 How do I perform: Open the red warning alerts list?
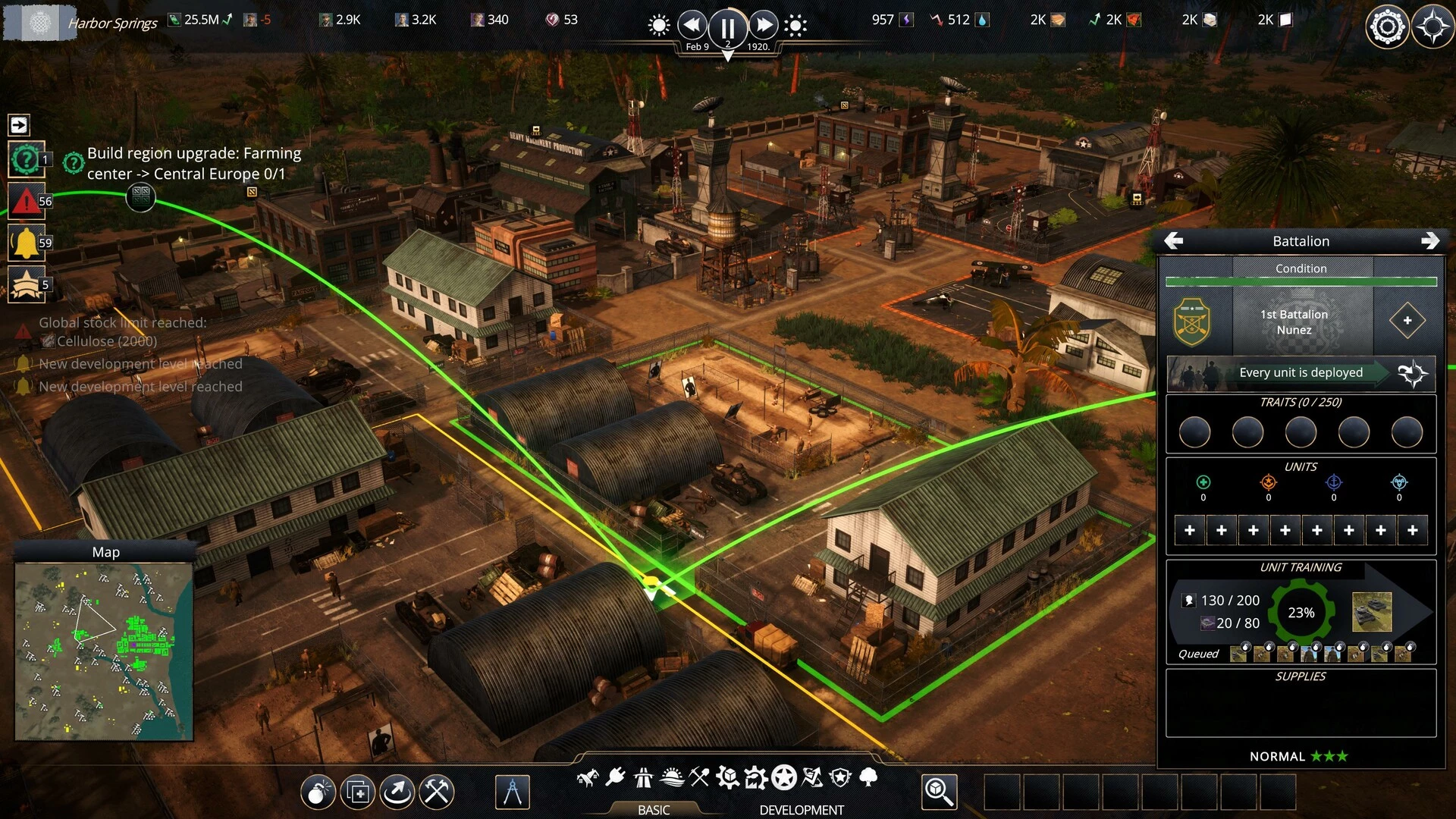tap(26, 202)
